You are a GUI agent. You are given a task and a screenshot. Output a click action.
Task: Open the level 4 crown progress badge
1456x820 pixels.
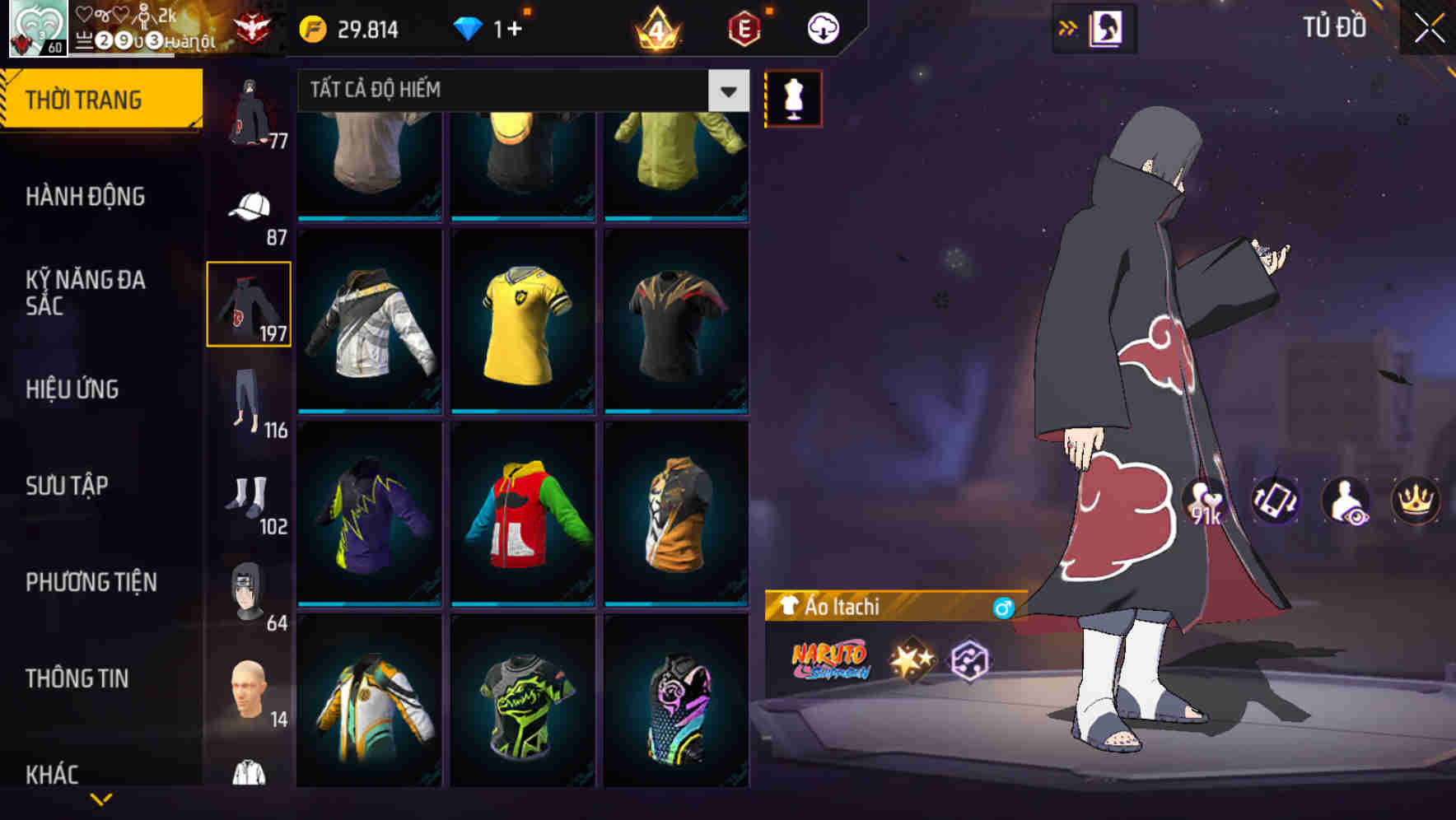pyautogui.click(x=655, y=27)
